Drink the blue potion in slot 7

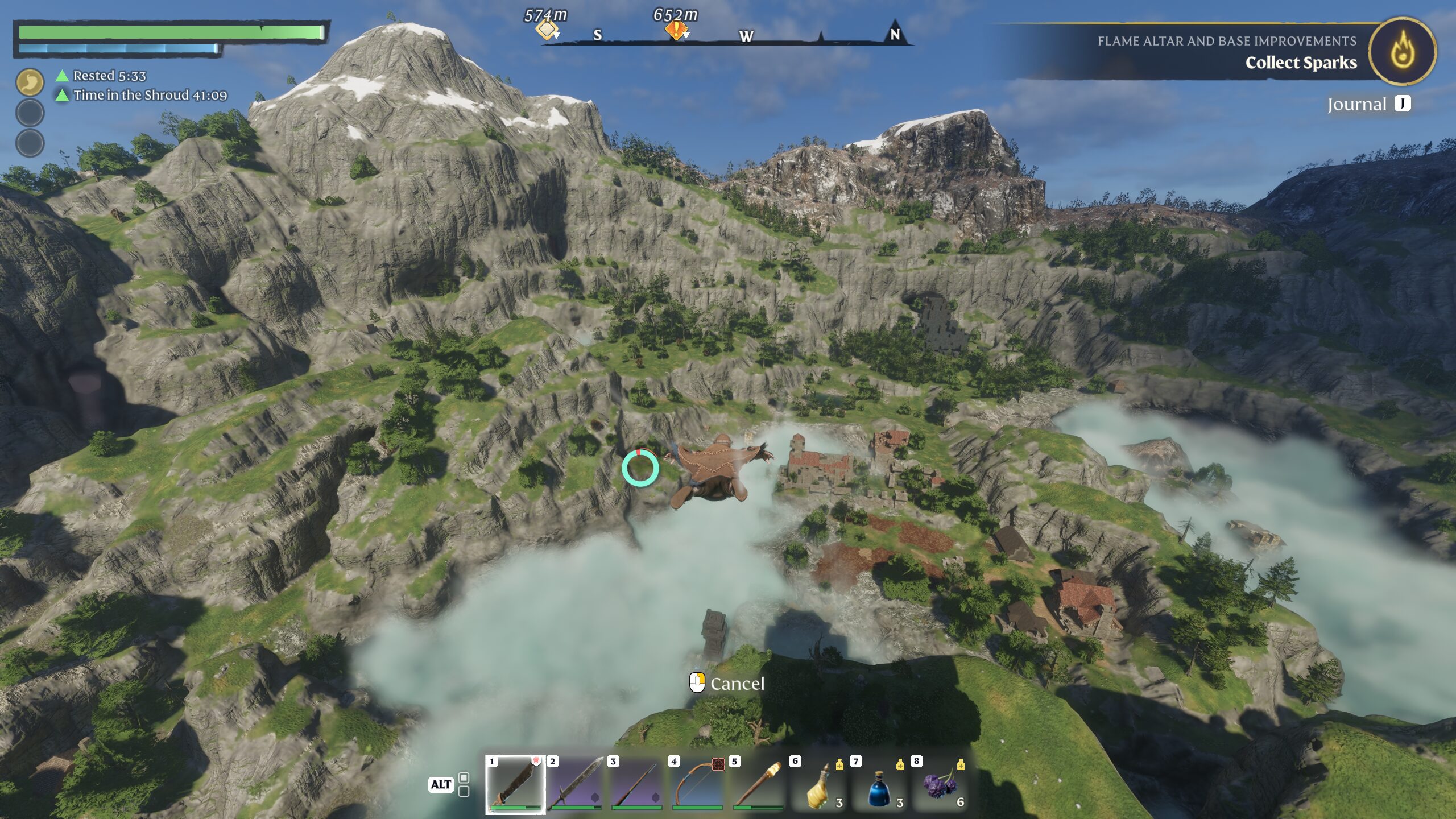[x=879, y=785]
